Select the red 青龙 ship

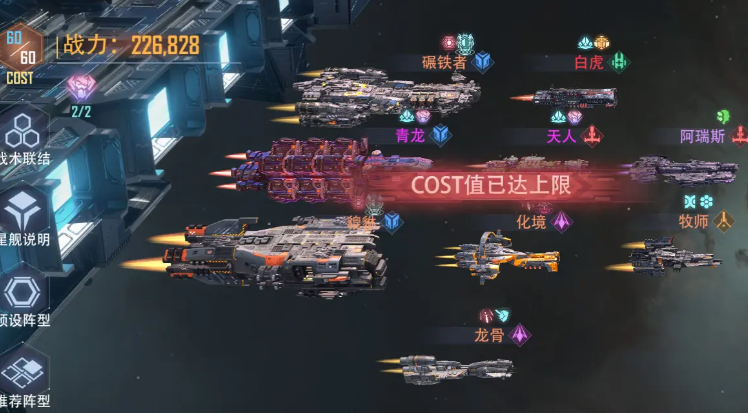click(318, 167)
